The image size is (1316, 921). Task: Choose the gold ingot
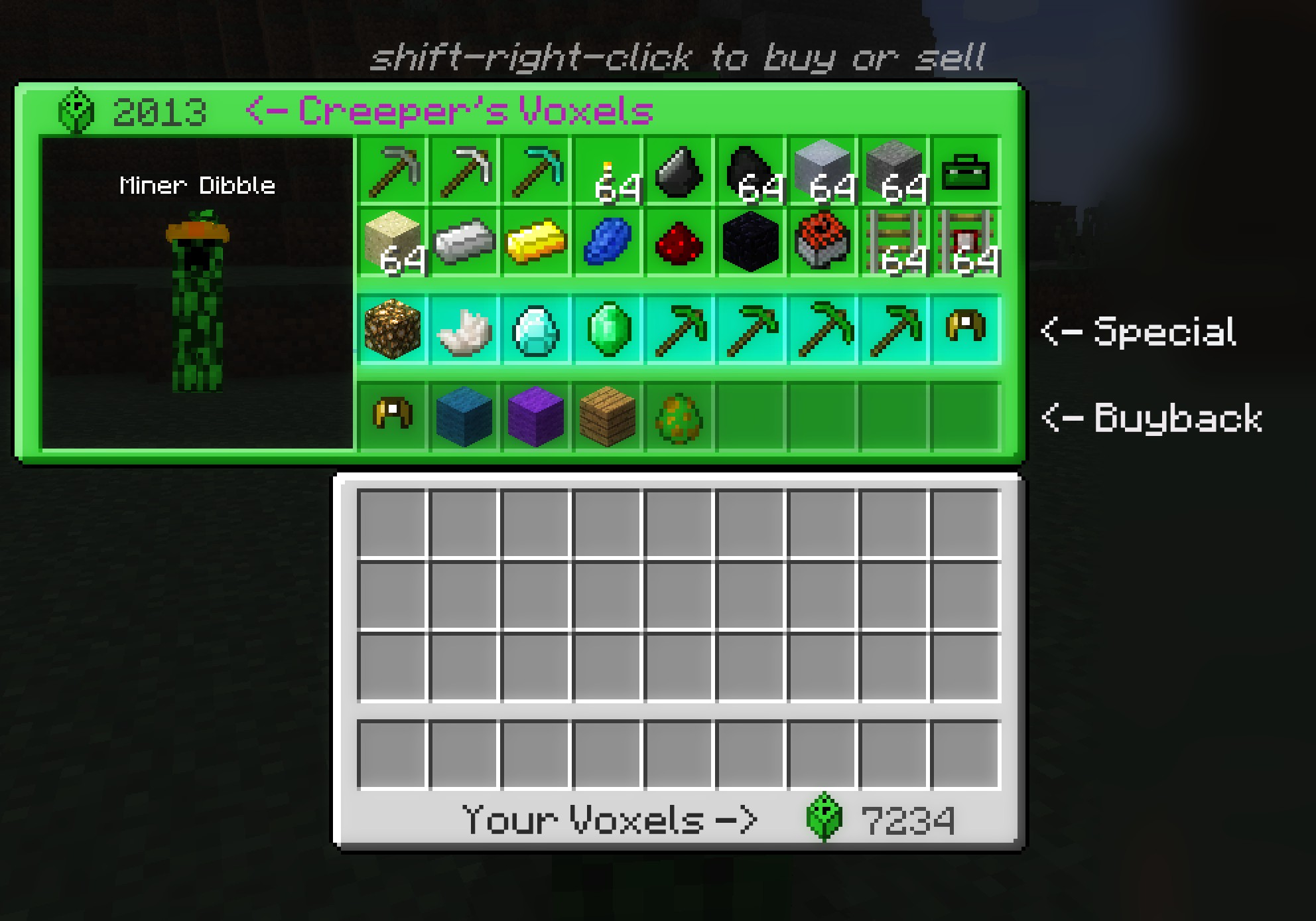pyautogui.click(x=535, y=242)
